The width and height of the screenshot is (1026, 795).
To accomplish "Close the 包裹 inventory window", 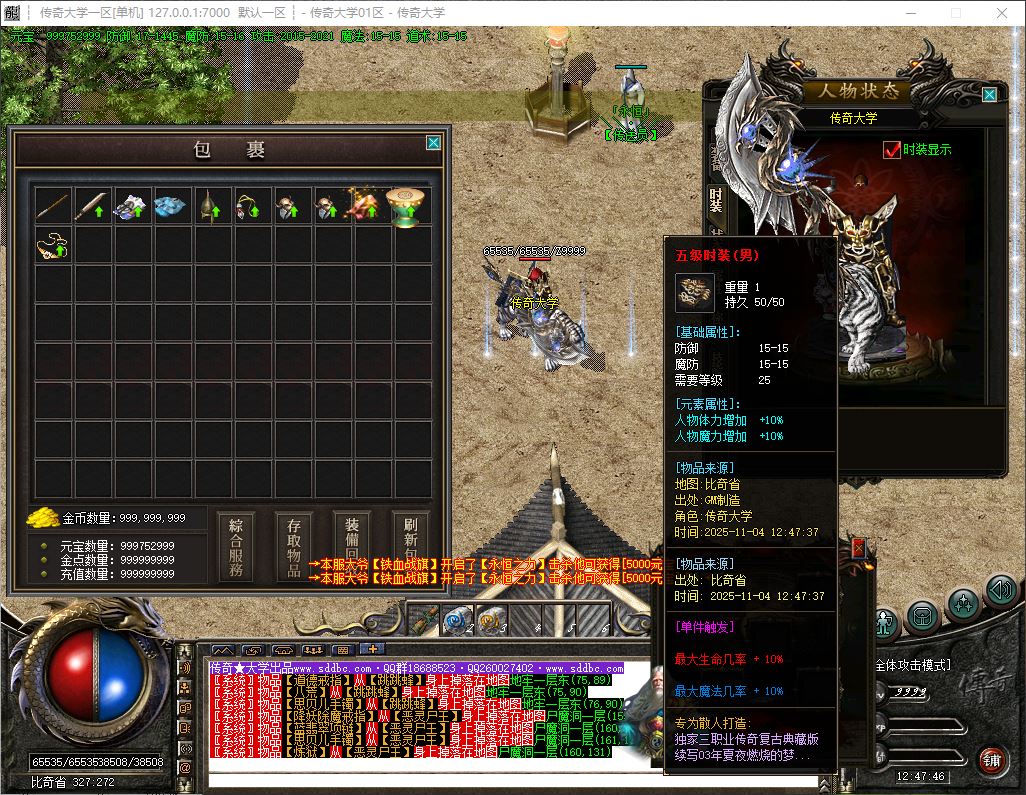I will (433, 143).
